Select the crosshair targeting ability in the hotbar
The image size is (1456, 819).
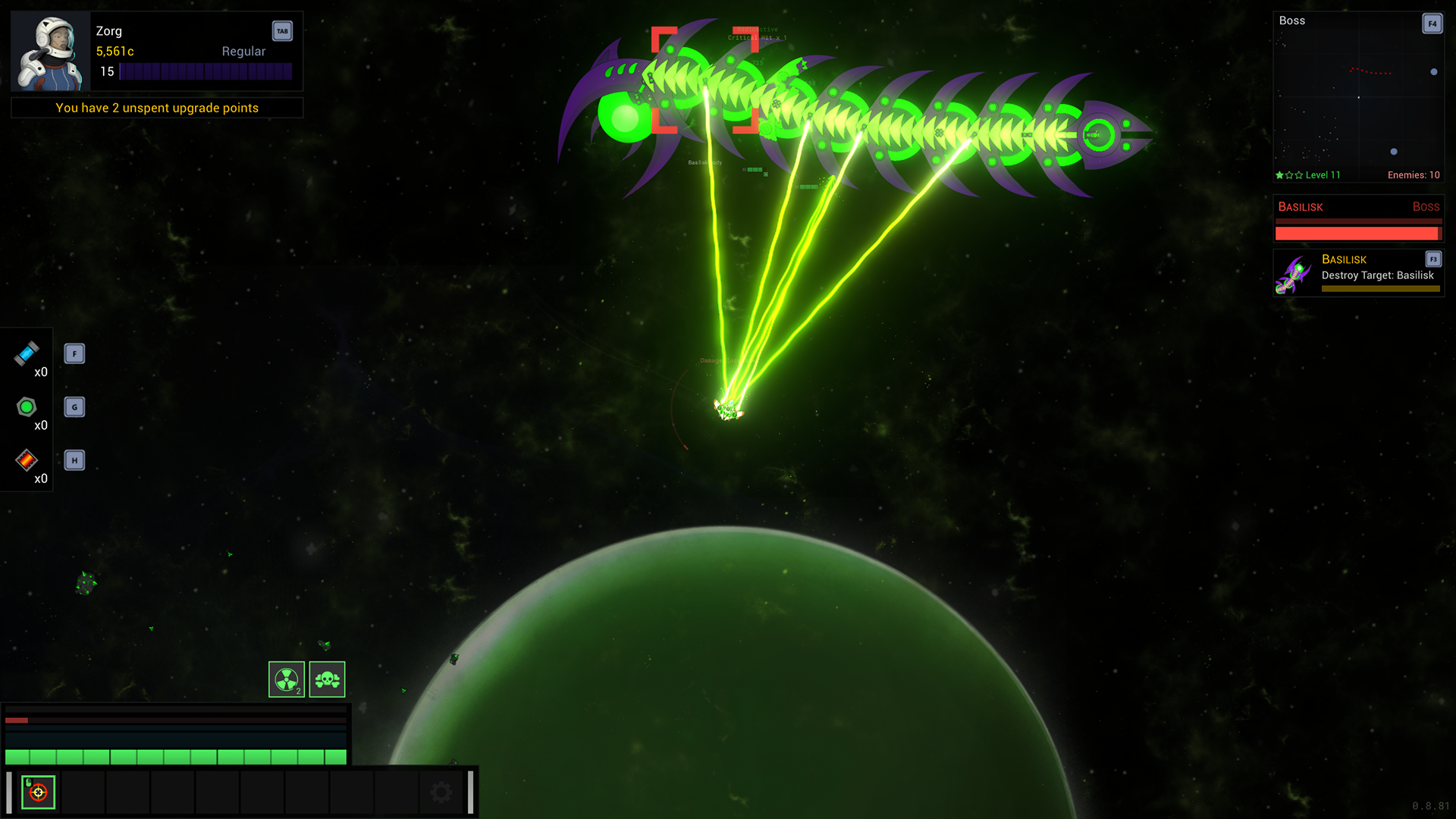(x=39, y=792)
